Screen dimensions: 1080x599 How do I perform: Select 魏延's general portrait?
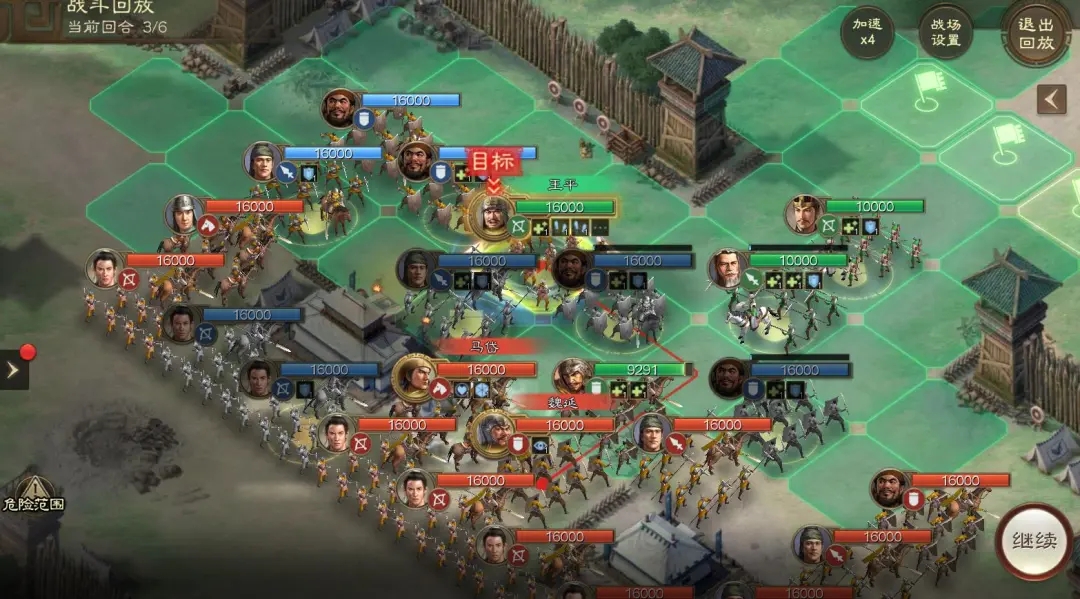[492, 432]
